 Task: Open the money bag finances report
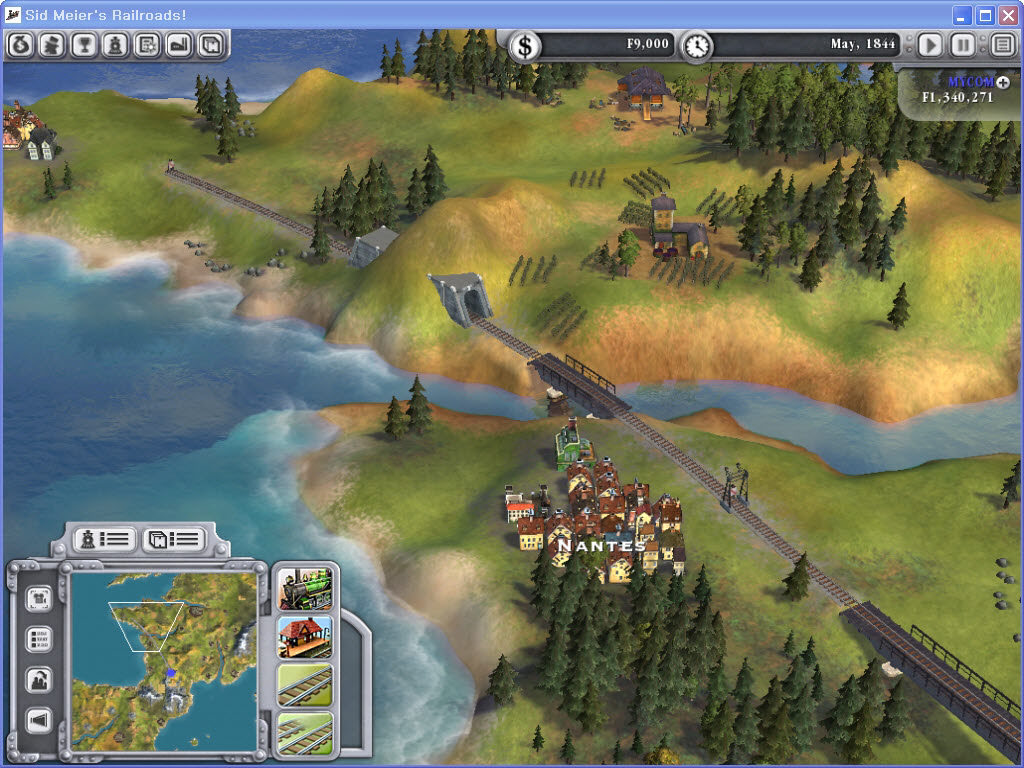coord(20,45)
